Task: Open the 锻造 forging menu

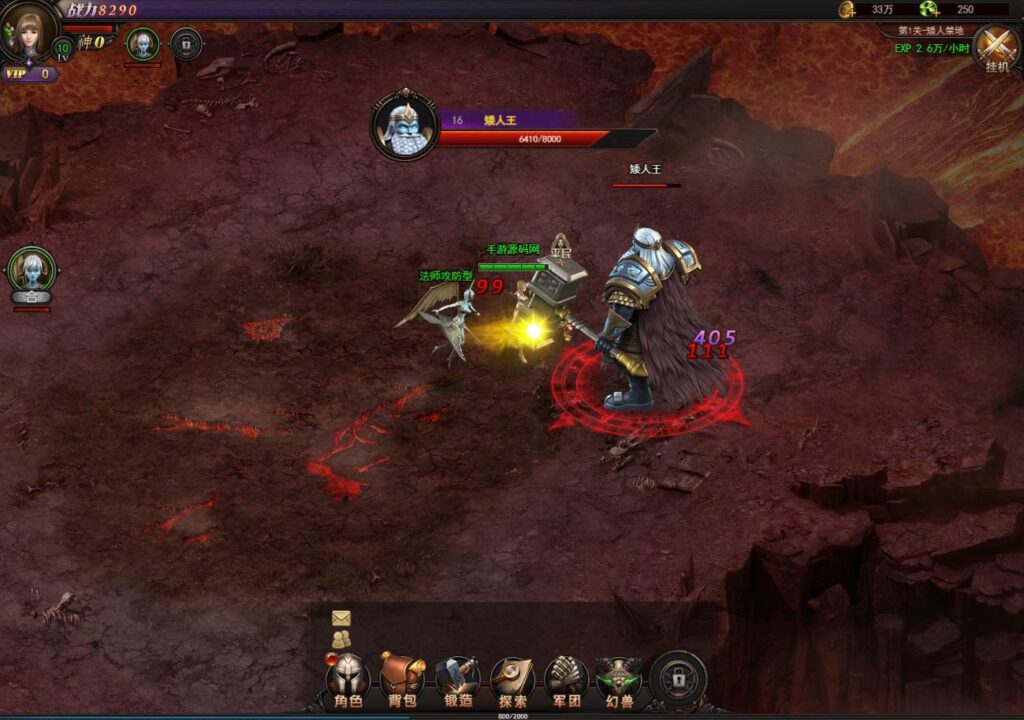Action: click(457, 679)
